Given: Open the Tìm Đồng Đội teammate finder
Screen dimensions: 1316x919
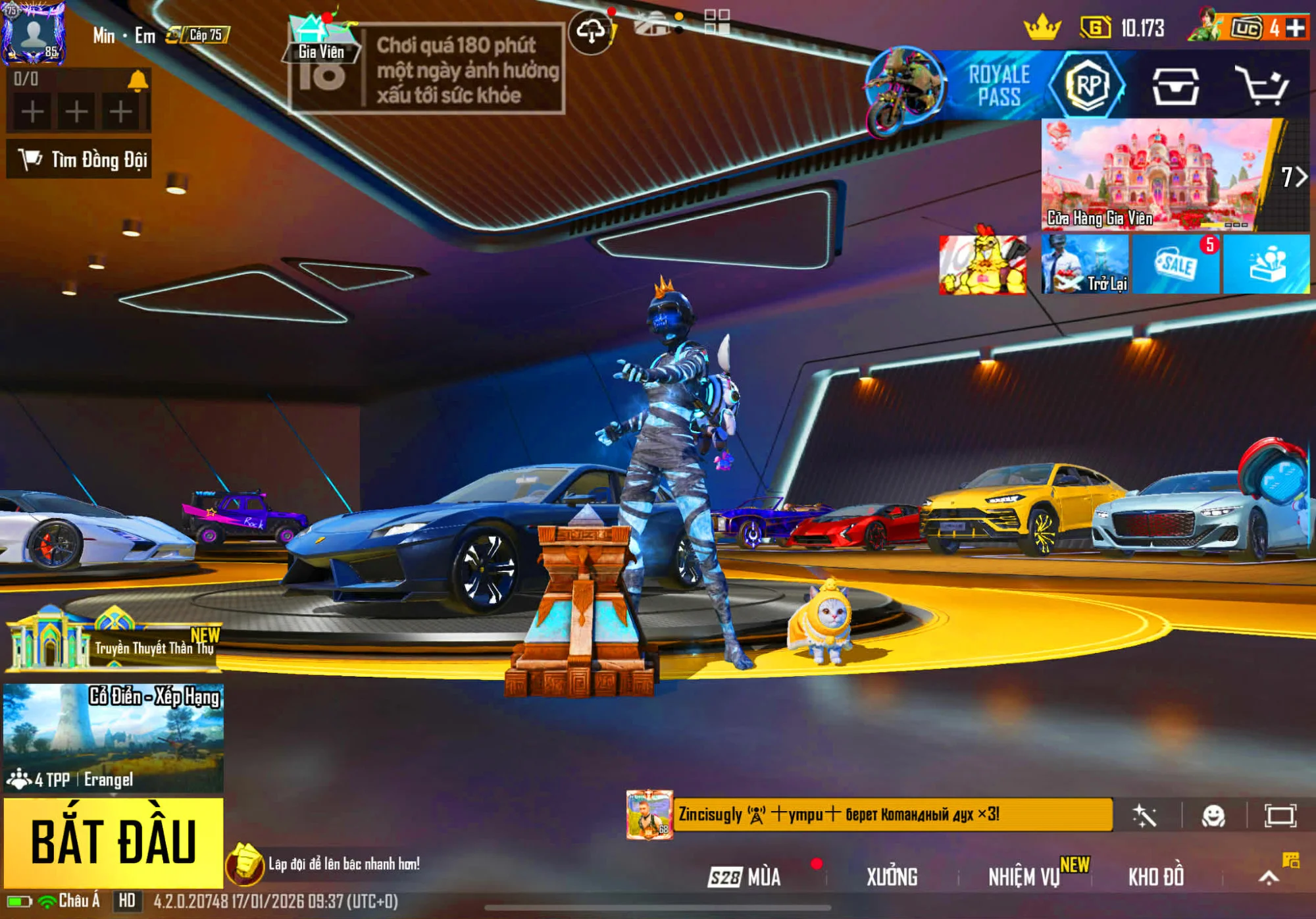Looking at the screenshot, I should pos(80,159).
